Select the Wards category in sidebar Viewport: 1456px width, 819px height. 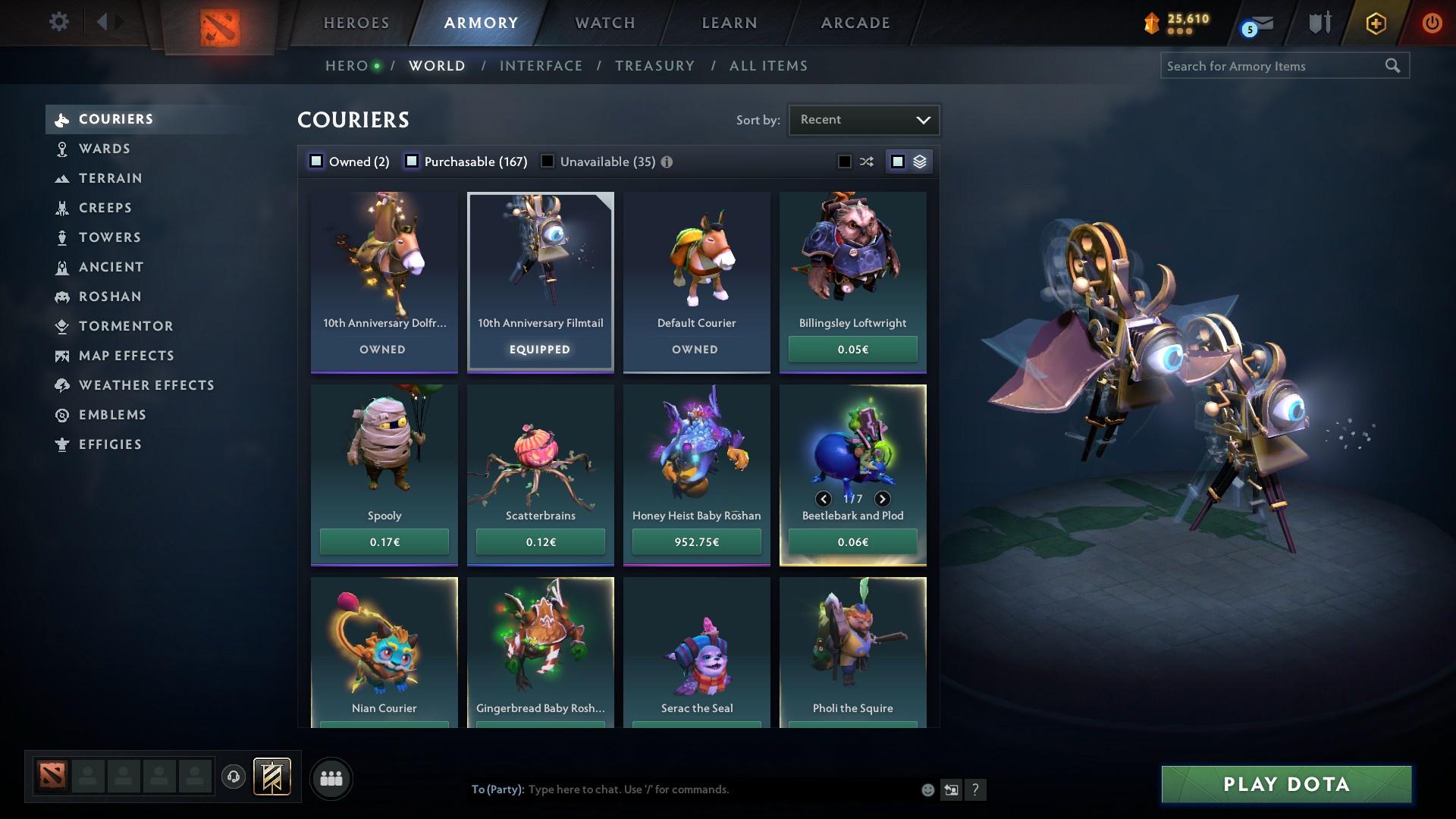point(104,149)
